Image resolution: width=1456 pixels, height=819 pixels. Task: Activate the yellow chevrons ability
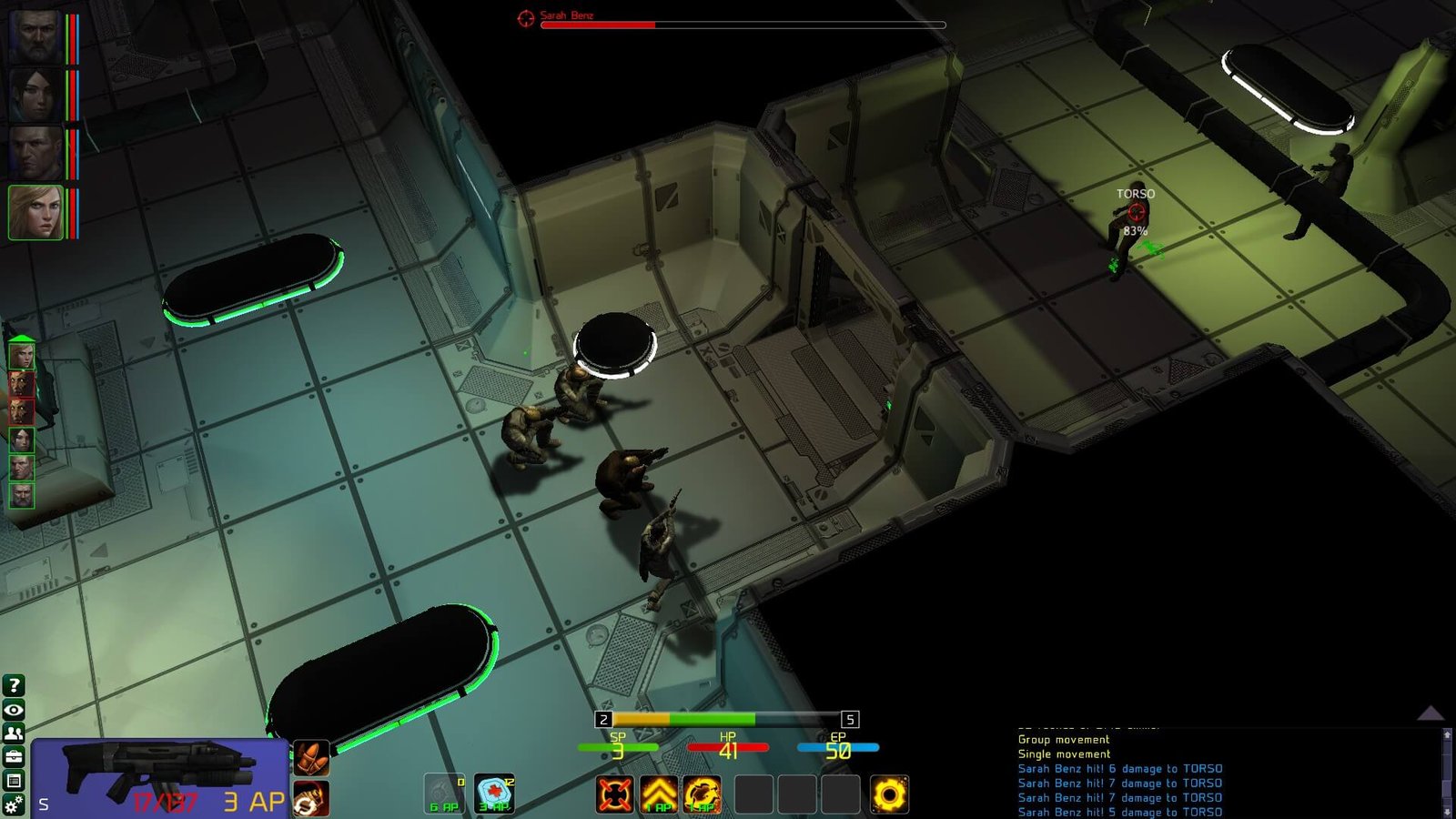pyautogui.click(x=659, y=794)
